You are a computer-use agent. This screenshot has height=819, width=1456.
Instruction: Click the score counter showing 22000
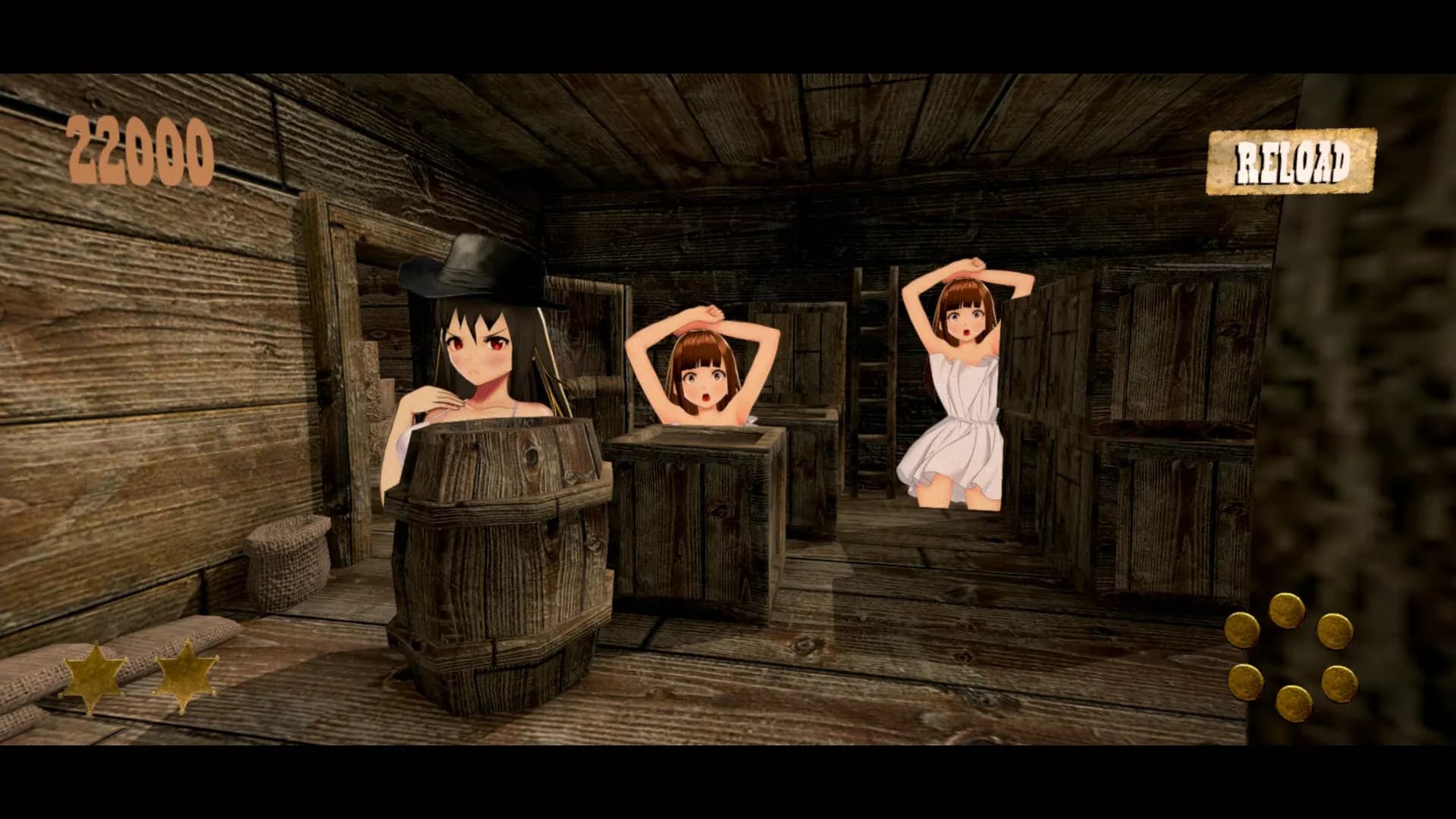tap(140, 149)
